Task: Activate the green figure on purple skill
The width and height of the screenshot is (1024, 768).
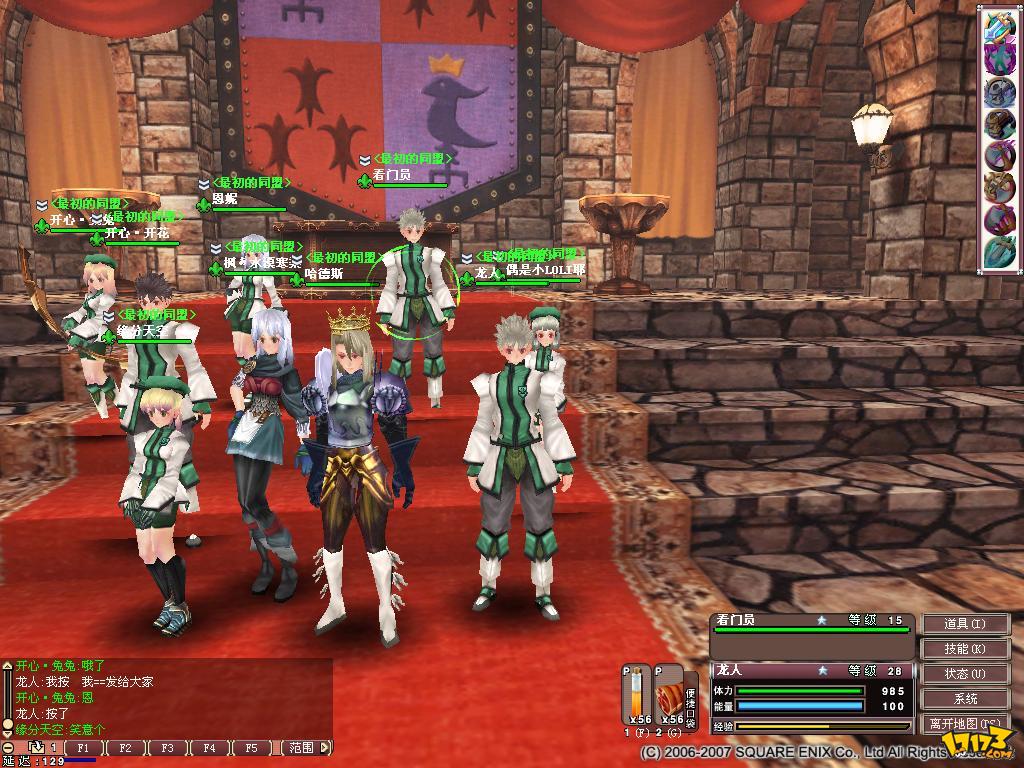Action: (x=999, y=58)
